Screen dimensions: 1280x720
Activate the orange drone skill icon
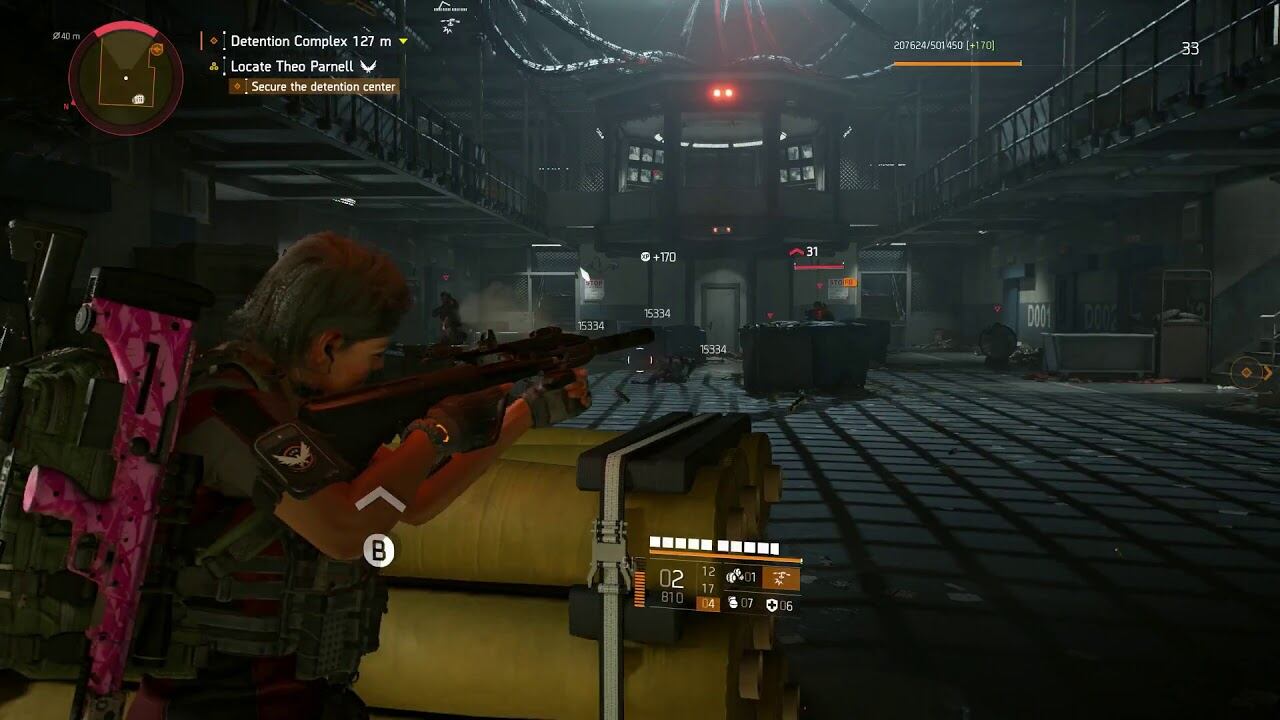pos(781,577)
